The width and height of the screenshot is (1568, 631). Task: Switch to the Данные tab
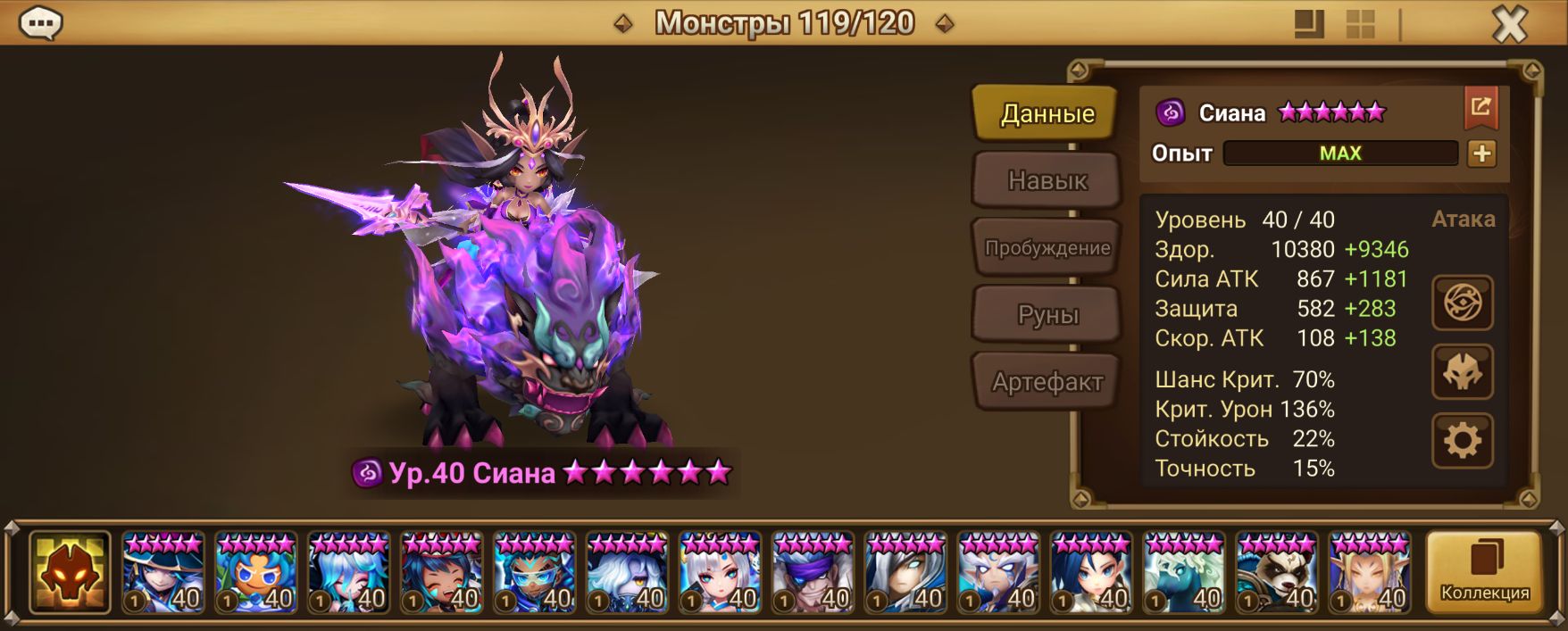(1047, 113)
